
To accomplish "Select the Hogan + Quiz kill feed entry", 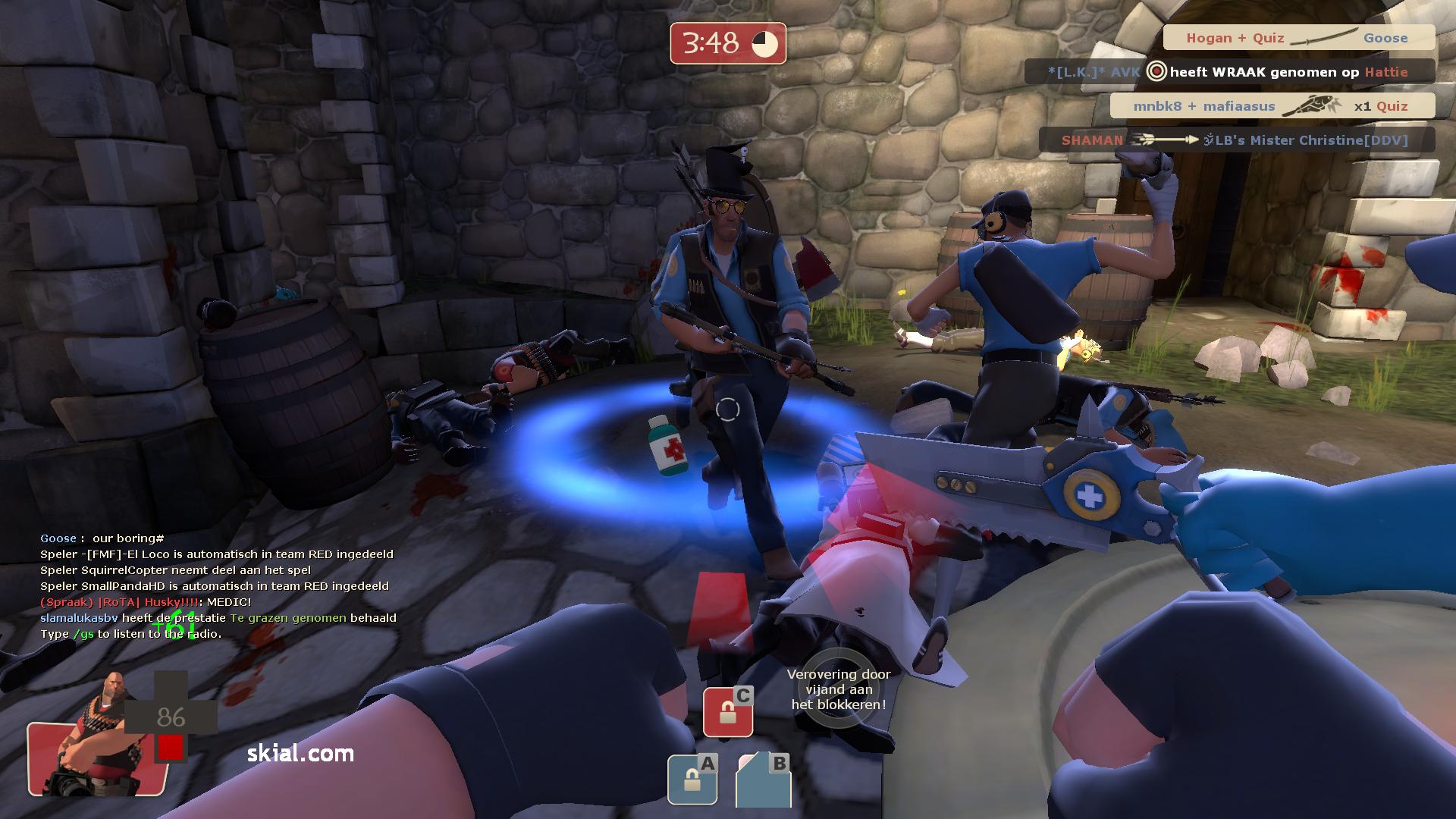I will tap(1298, 38).
